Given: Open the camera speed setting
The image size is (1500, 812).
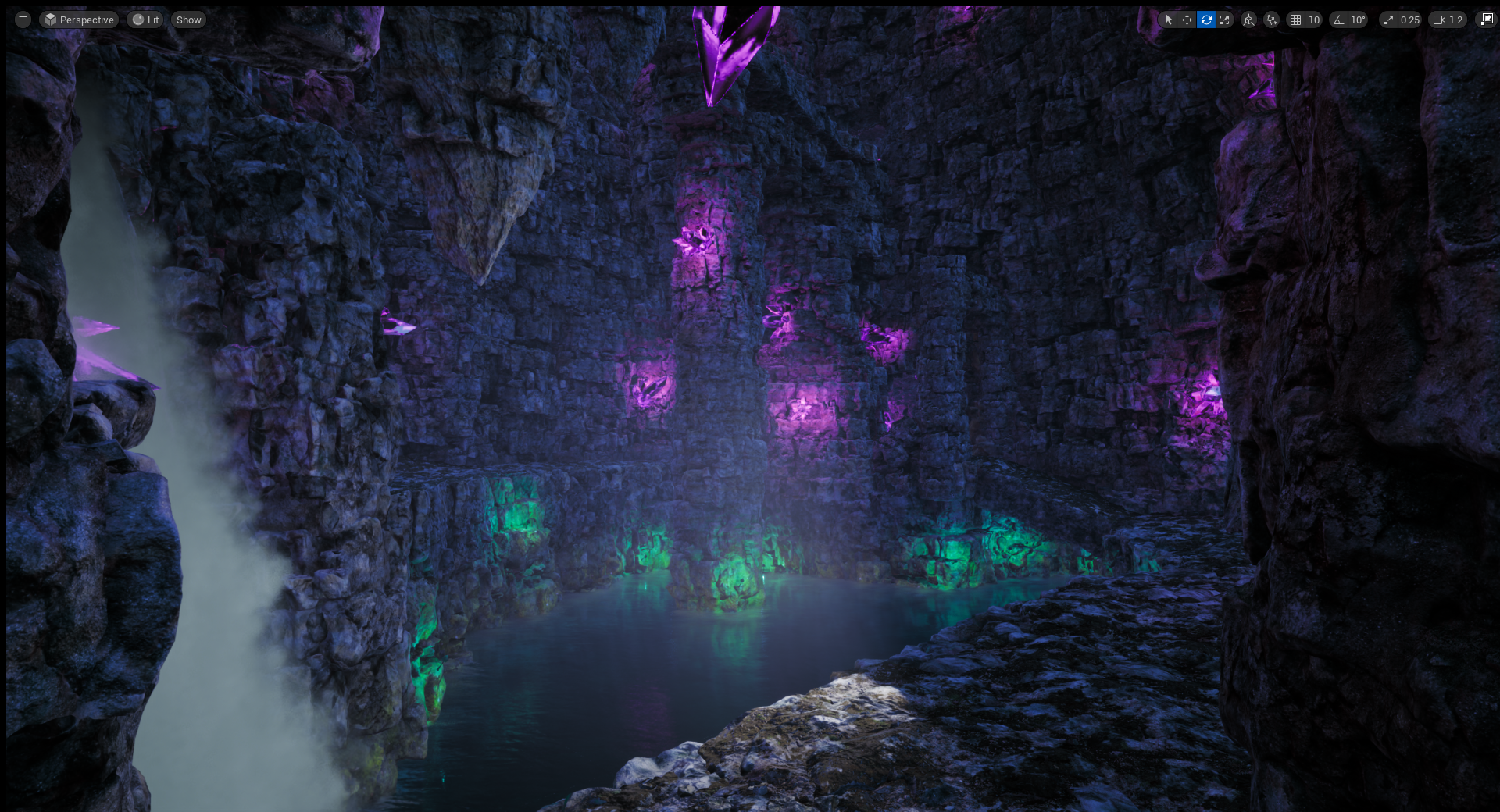Looking at the screenshot, I should (1448, 20).
